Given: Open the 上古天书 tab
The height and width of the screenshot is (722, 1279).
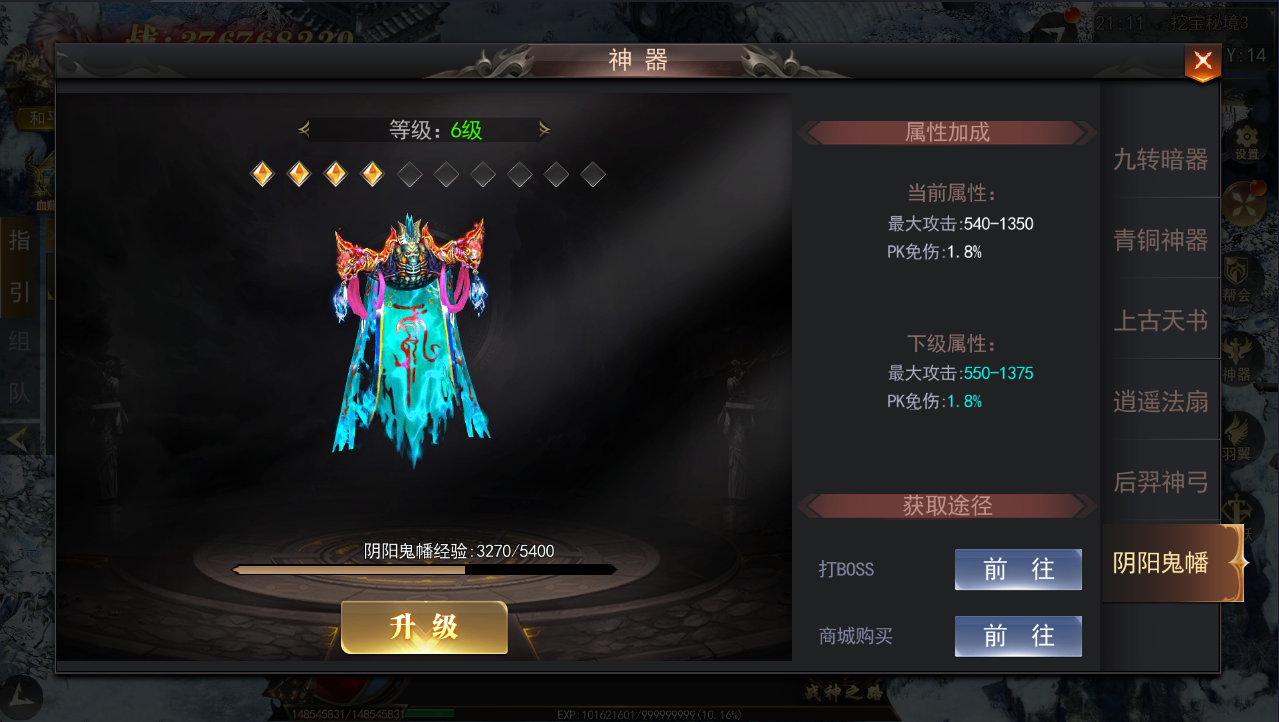Looking at the screenshot, I should pyautogui.click(x=1160, y=321).
